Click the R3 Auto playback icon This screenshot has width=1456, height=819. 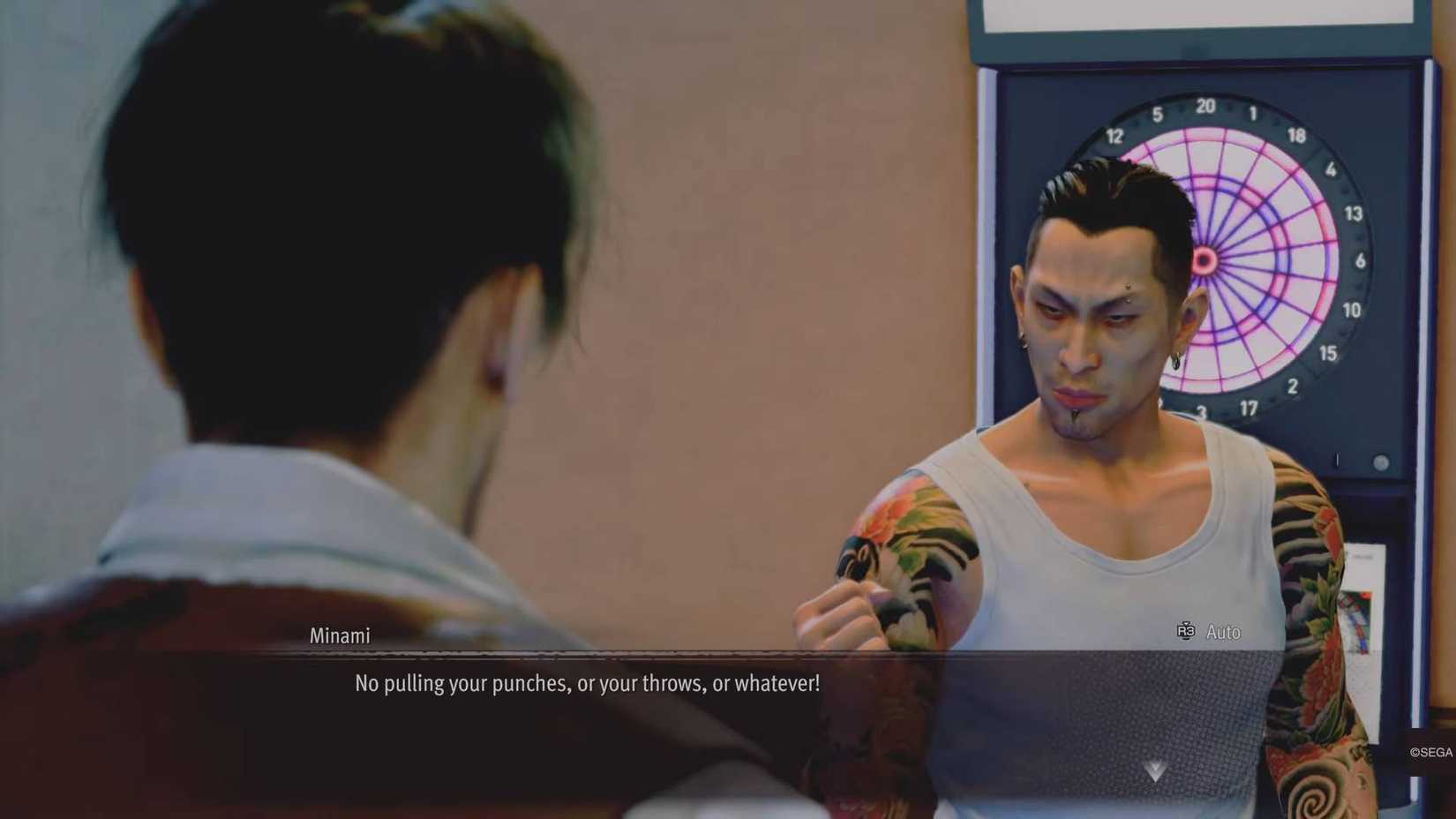coord(1187,632)
